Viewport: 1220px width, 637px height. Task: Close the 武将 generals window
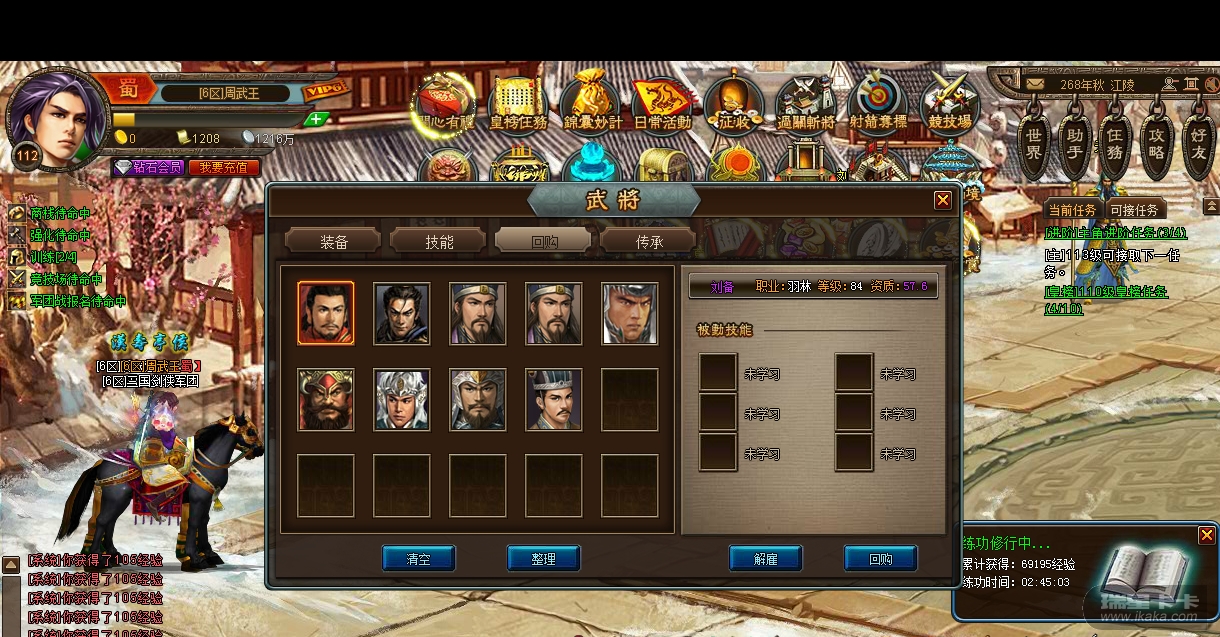(942, 200)
